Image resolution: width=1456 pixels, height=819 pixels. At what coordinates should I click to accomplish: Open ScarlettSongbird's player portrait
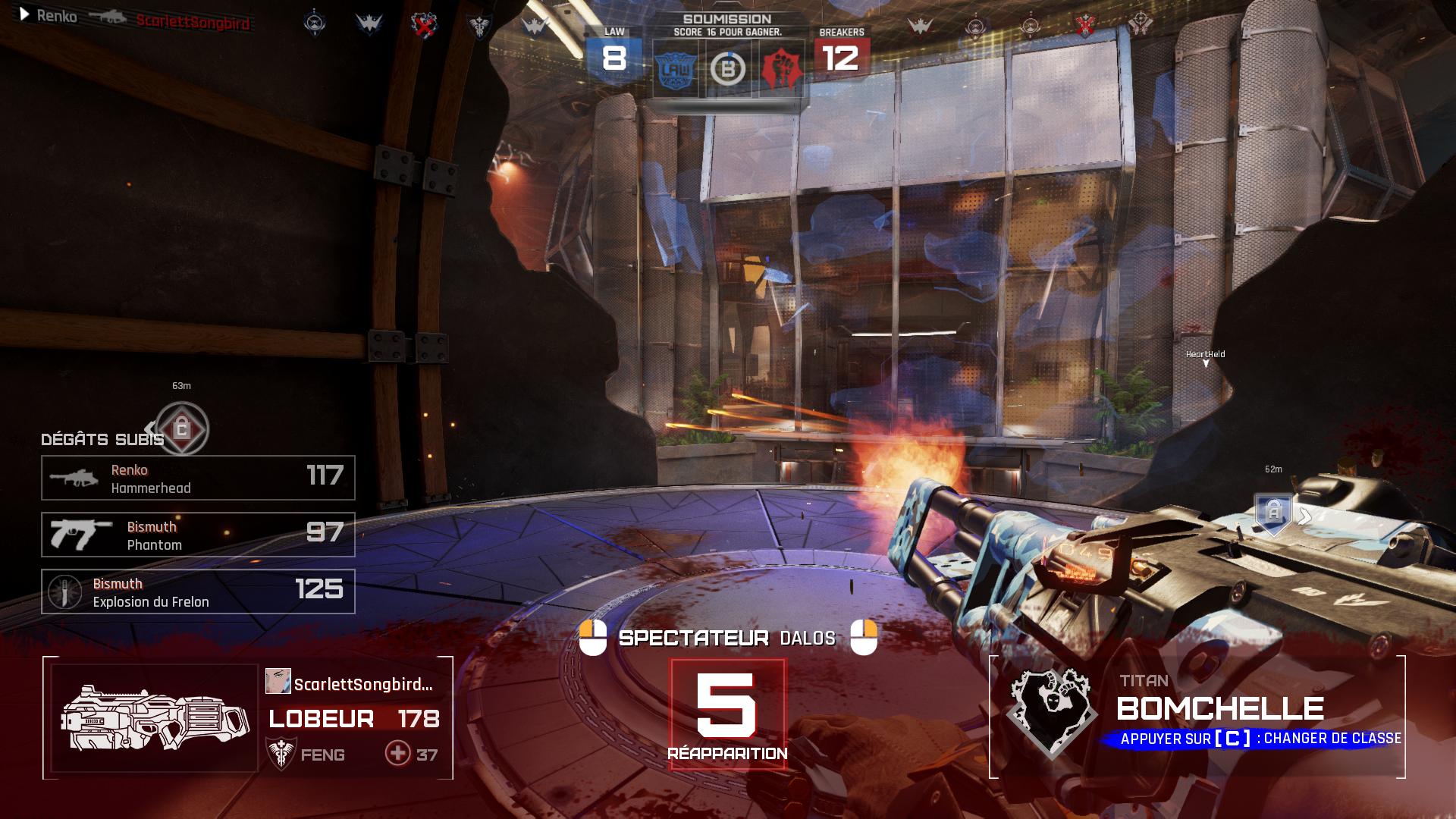pyautogui.click(x=278, y=681)
